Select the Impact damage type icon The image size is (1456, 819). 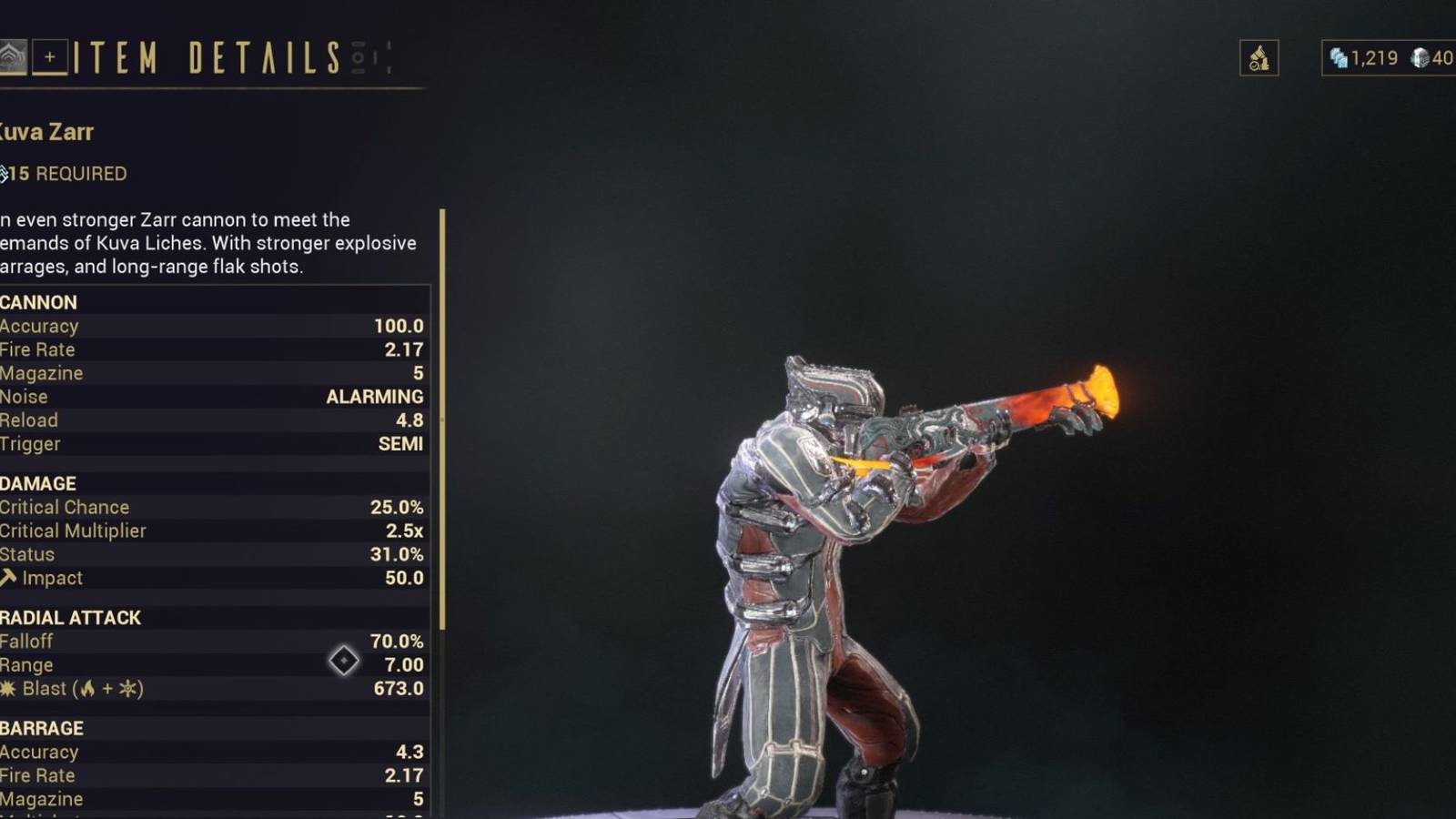pos(7,576)
